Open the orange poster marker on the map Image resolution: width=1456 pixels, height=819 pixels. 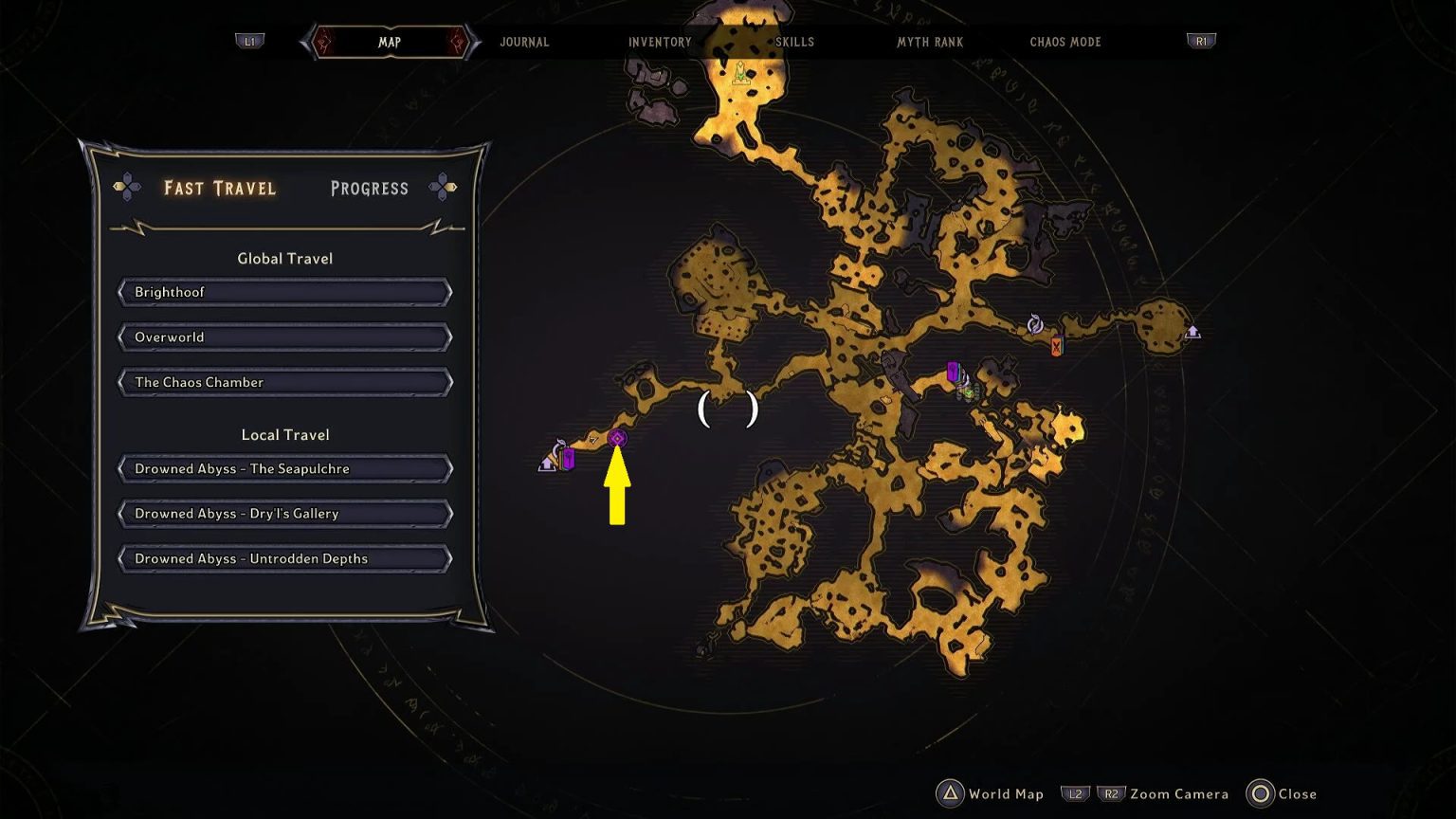1055,344
